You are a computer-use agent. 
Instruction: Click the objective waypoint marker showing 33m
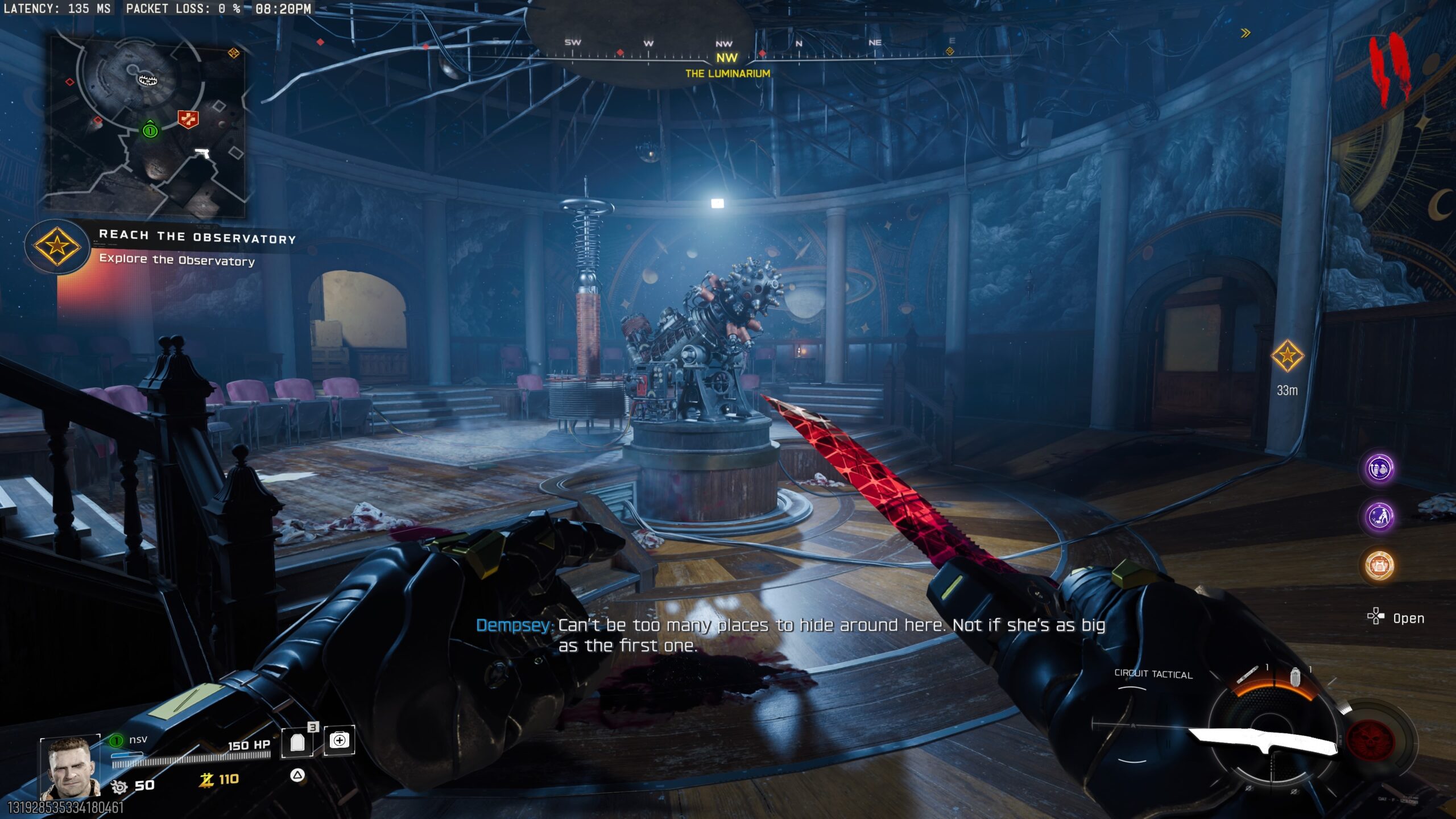(1287, 357)
